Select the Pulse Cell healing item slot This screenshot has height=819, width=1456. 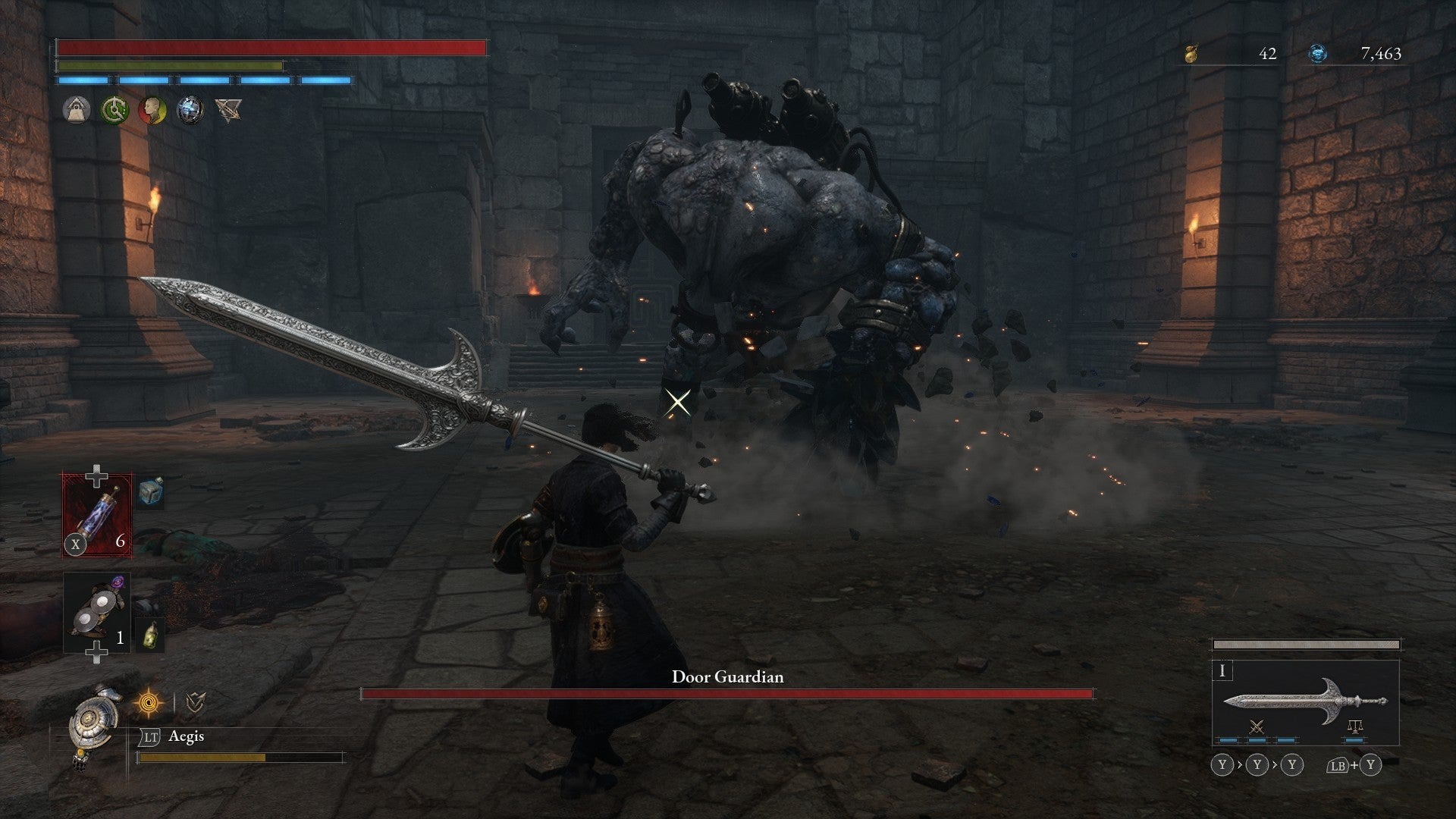[97, 514]
